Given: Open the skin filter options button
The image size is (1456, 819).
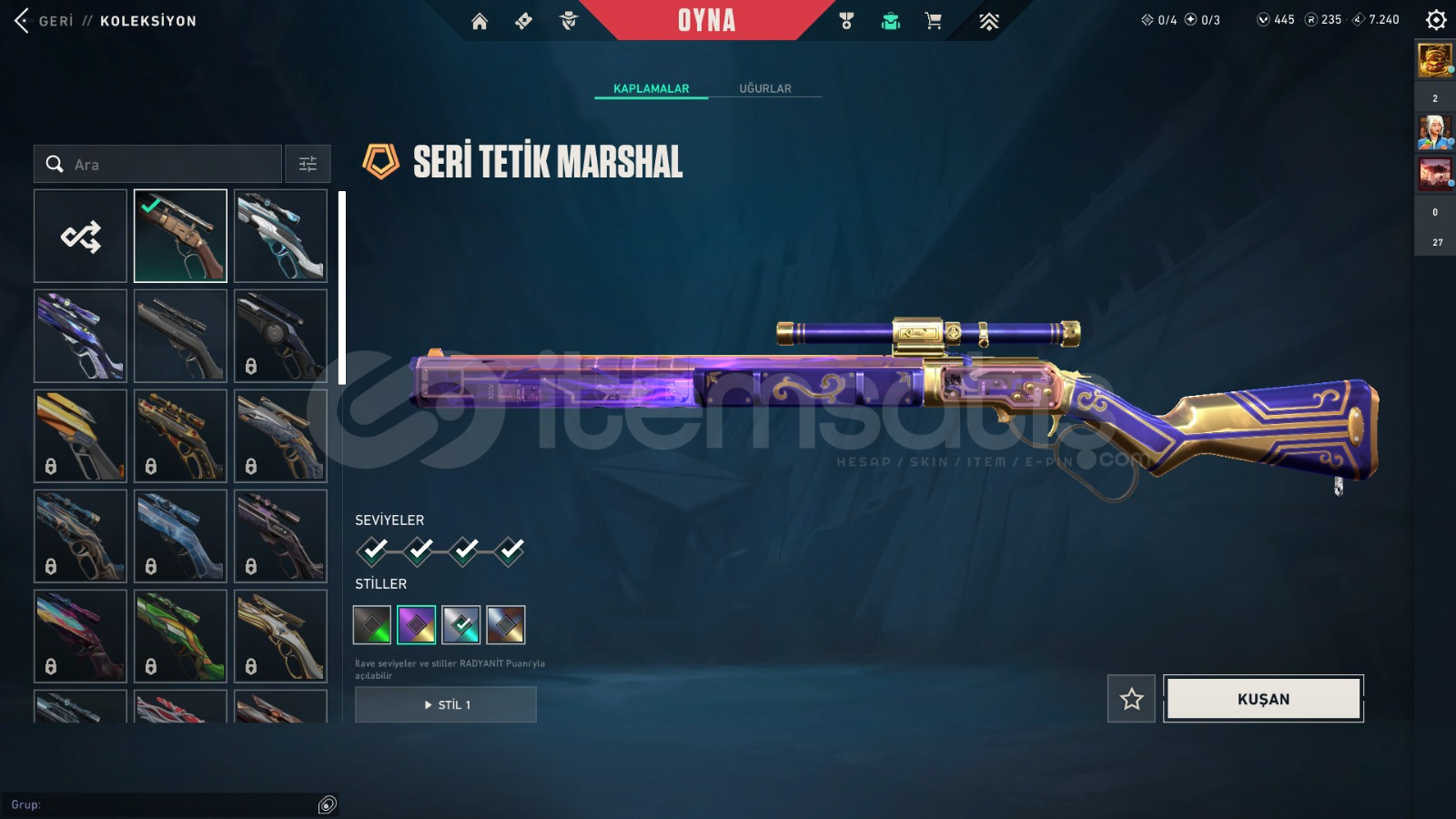Looking at the screenshot, I should click(308, 165).
